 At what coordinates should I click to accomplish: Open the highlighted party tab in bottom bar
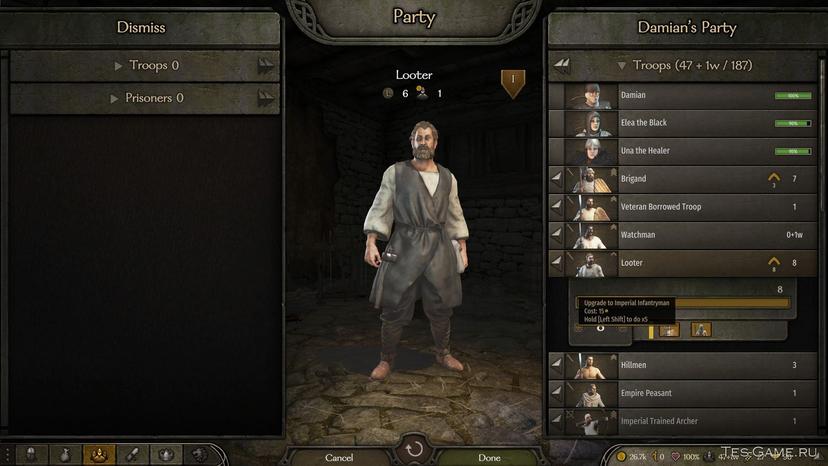coord(98,455)
